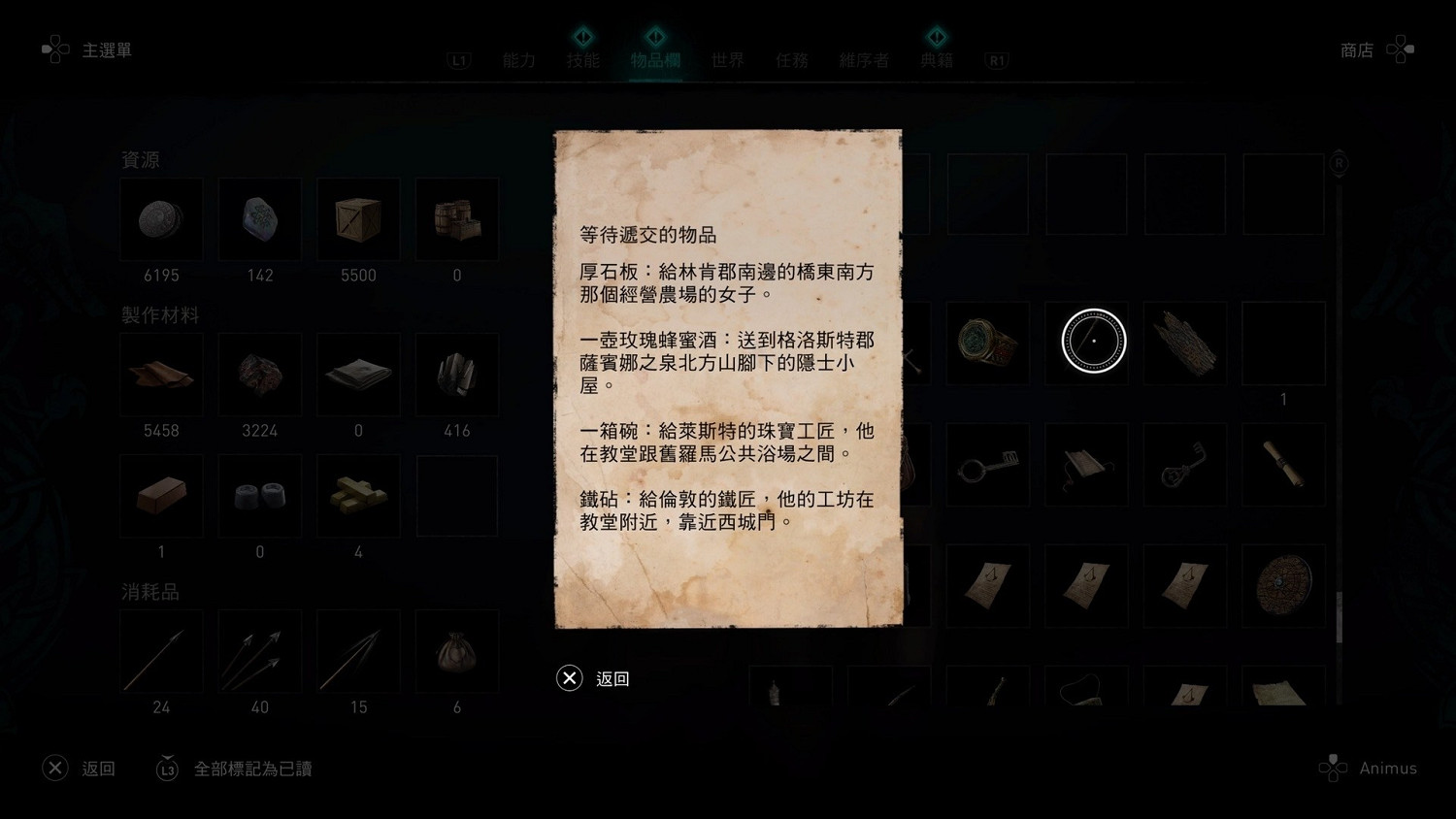Open the 商店 menu at top right

point(1356,49)
